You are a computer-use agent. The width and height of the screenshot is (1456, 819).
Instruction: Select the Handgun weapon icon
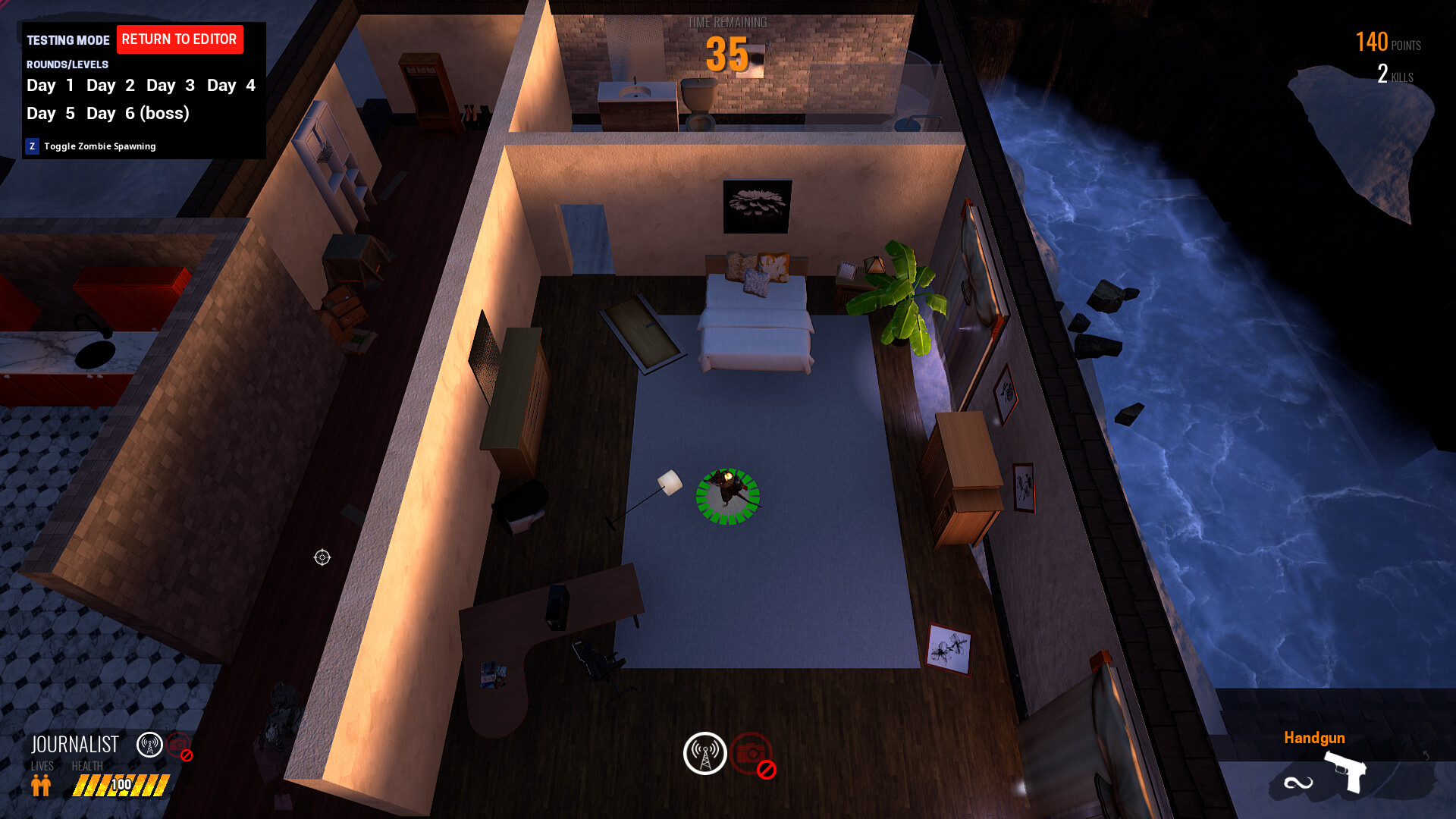point(1345,771)
